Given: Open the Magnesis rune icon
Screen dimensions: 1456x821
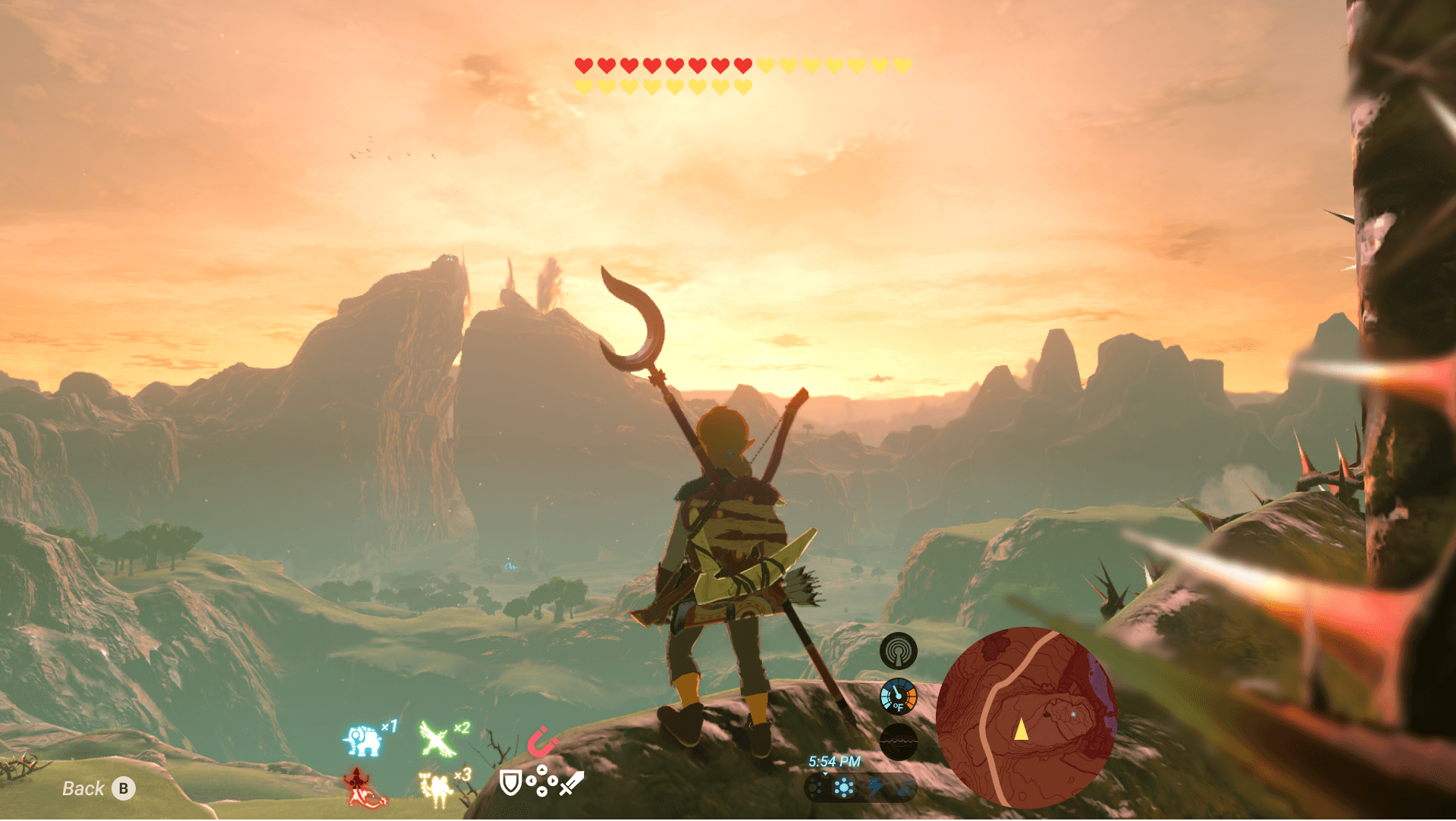Looking at the screenshot, I should pos(541,741).
